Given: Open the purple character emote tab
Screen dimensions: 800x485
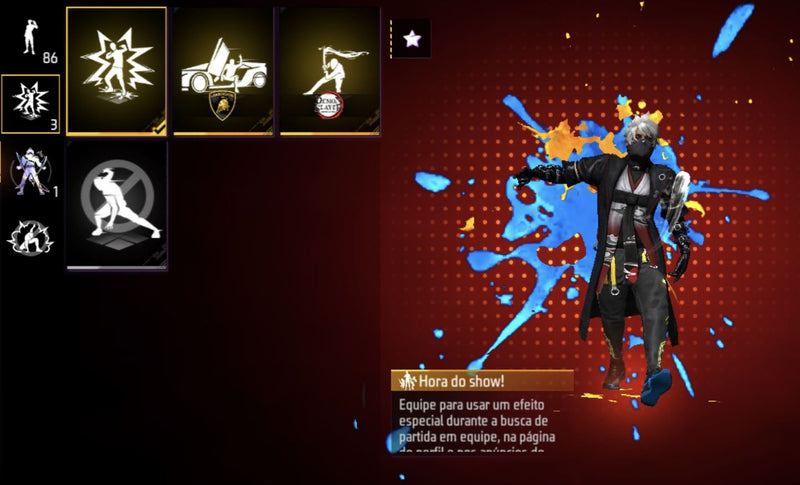Looking at the screenshot, I should point(30,170).
